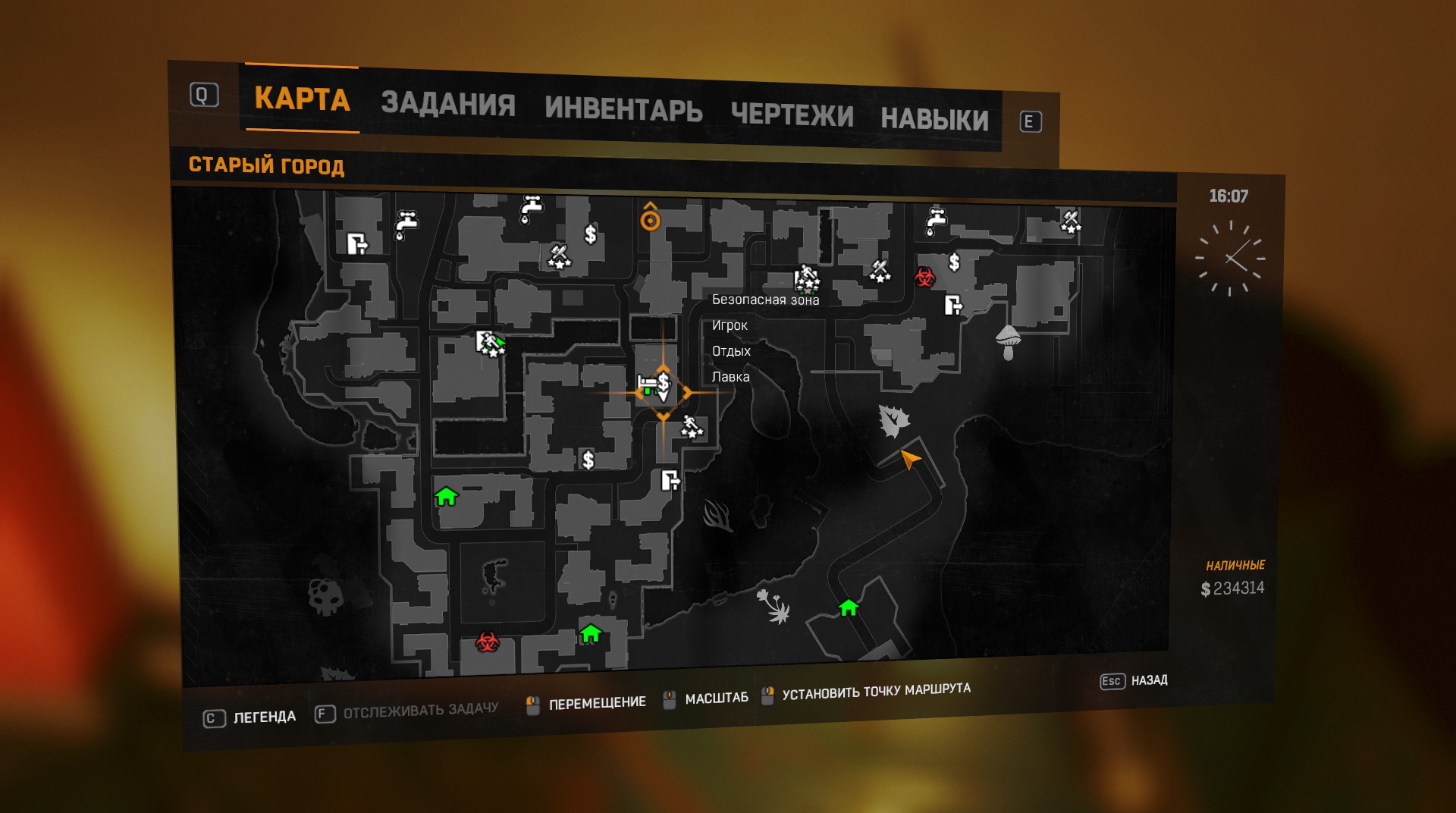Image resolution: width=1456 pixels, height=813 pixels.
Task: Switch to the ИНВЕНТАРЬ tab
Action: (622, 110)
